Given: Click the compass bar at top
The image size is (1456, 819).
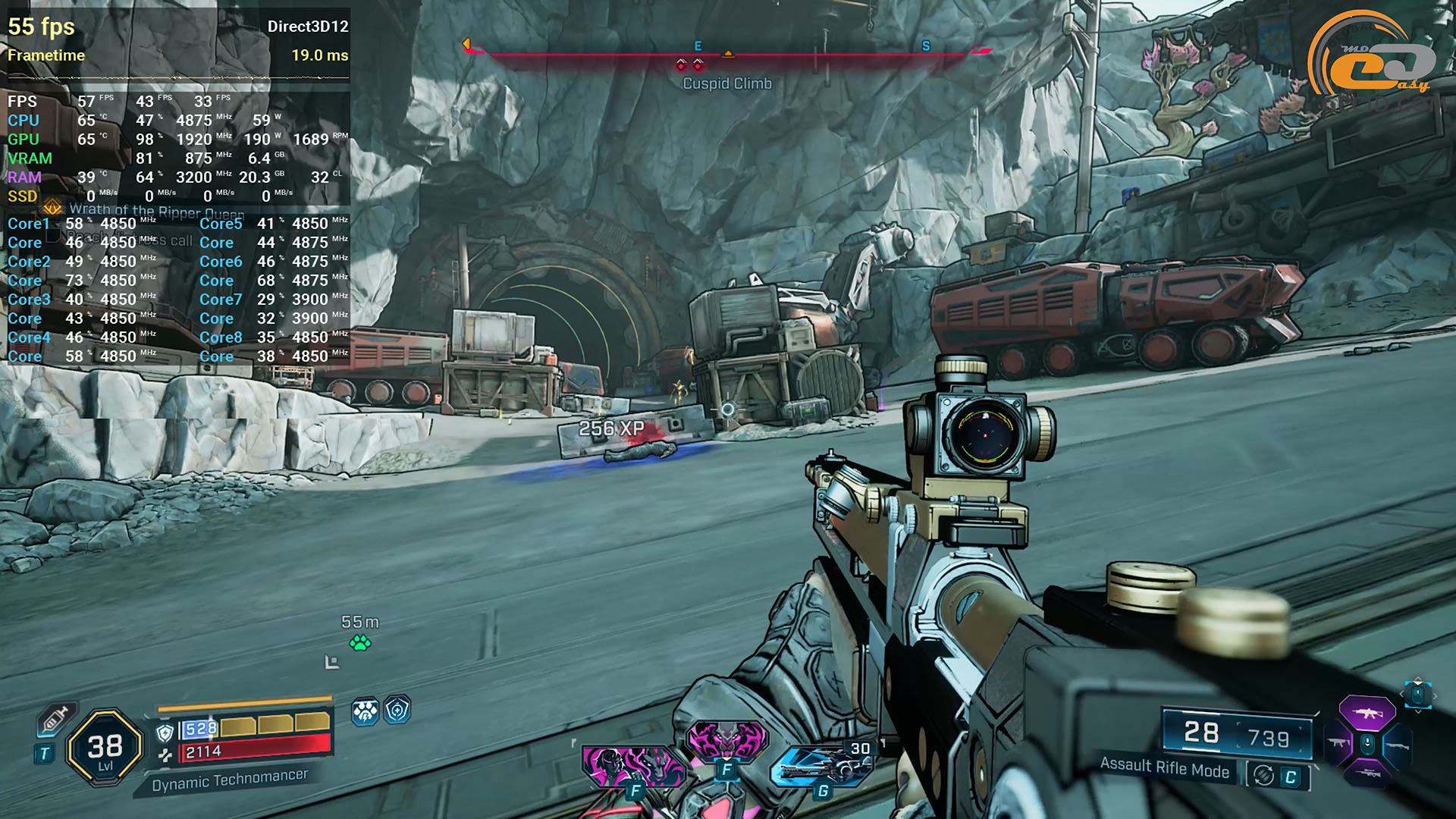Looking at the screenshot, I should coord(726,53).
